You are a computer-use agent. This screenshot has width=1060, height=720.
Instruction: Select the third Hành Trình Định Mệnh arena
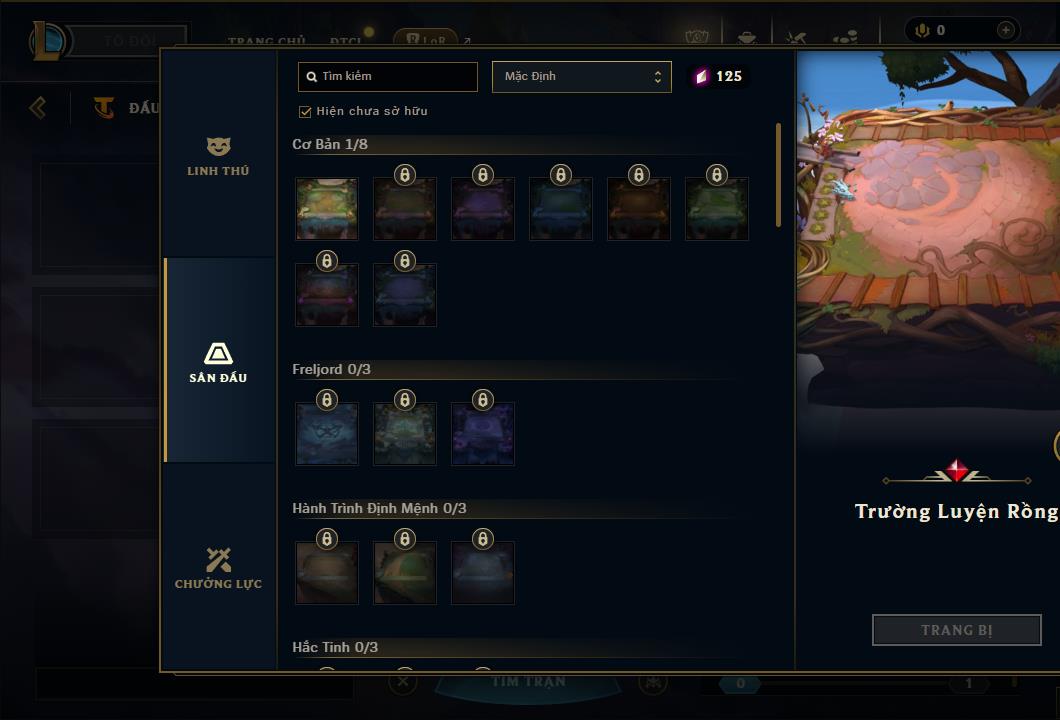(x=483, y=573)
